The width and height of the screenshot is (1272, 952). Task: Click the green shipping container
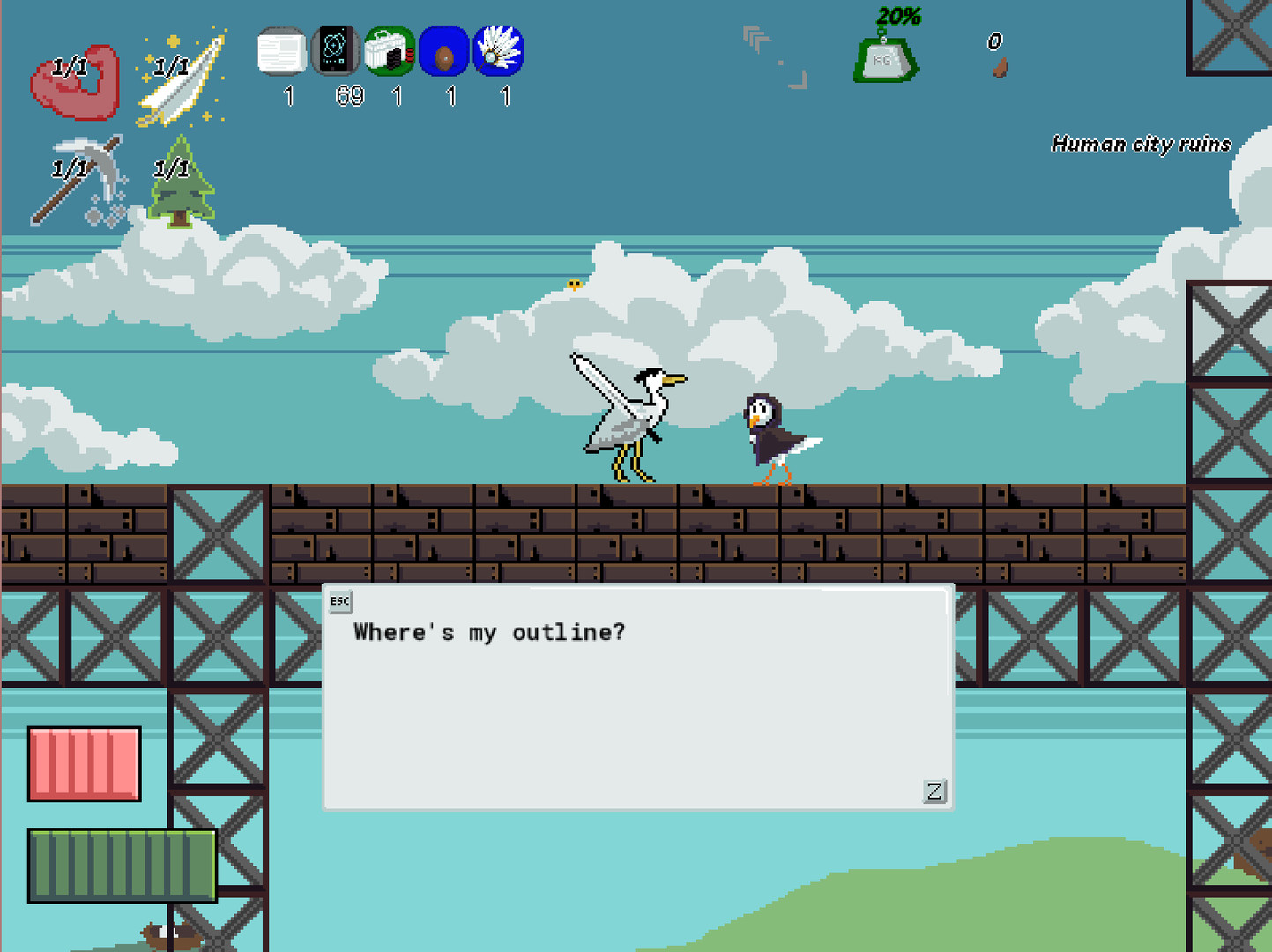click(122, 866)
